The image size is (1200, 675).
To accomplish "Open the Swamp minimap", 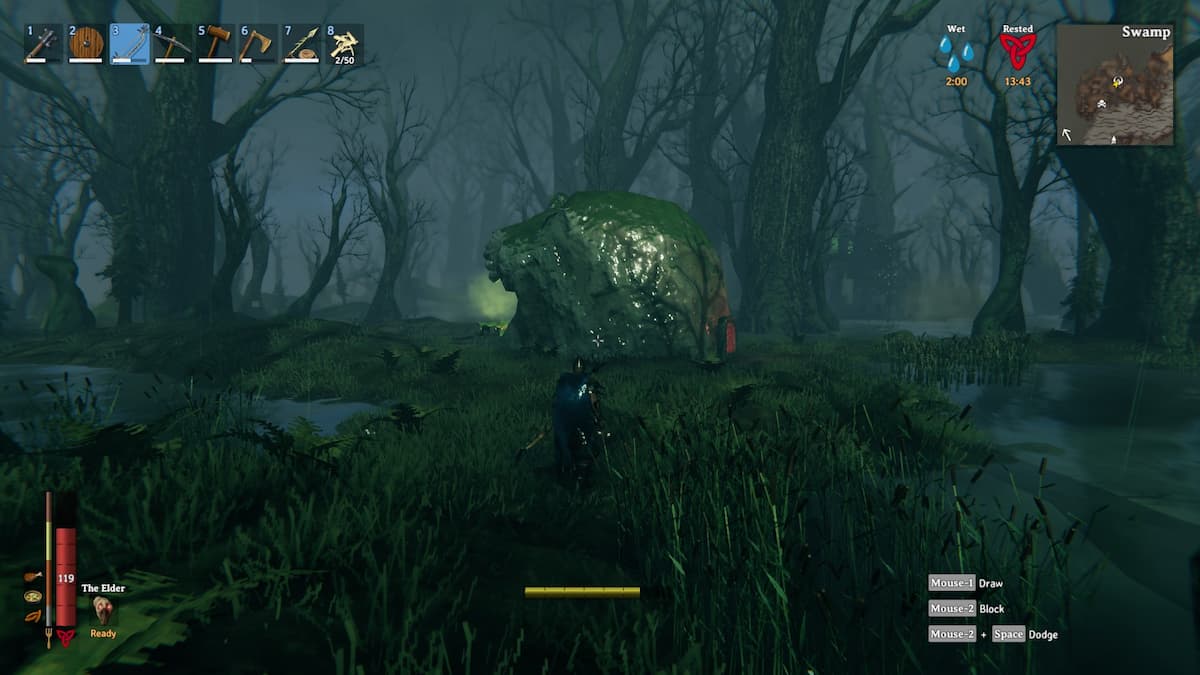I will [x=1115, y=85].
